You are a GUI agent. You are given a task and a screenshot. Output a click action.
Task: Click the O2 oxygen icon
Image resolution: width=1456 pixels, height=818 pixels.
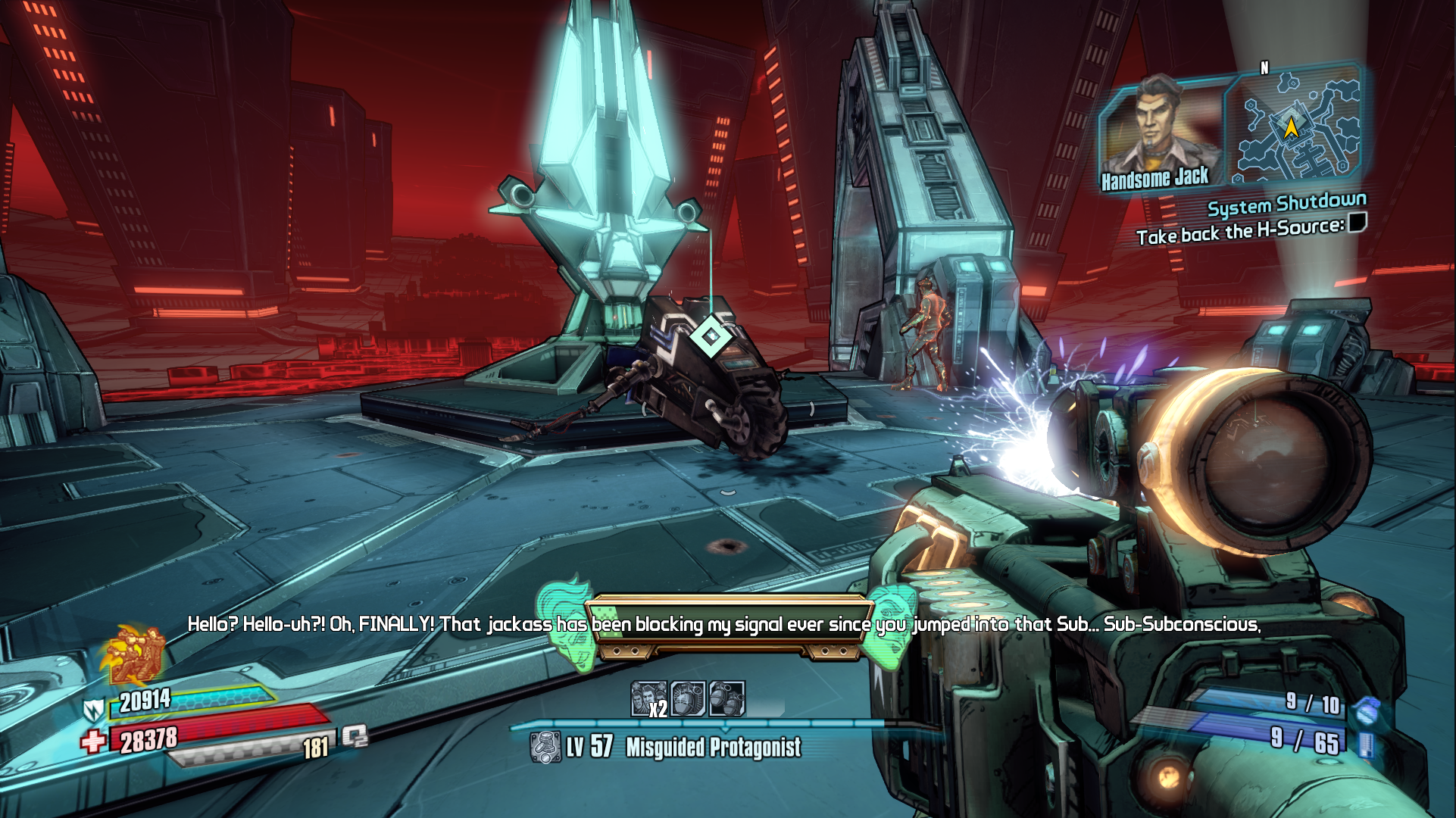click(x=355, y=736)
